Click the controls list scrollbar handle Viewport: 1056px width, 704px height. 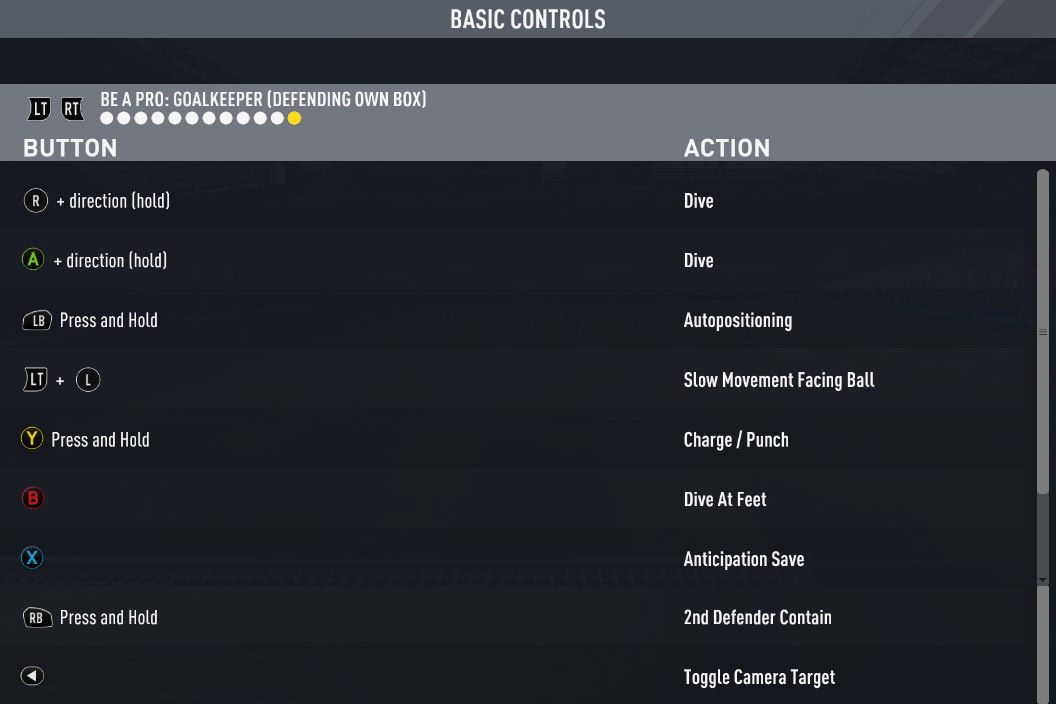[1043, 332]
